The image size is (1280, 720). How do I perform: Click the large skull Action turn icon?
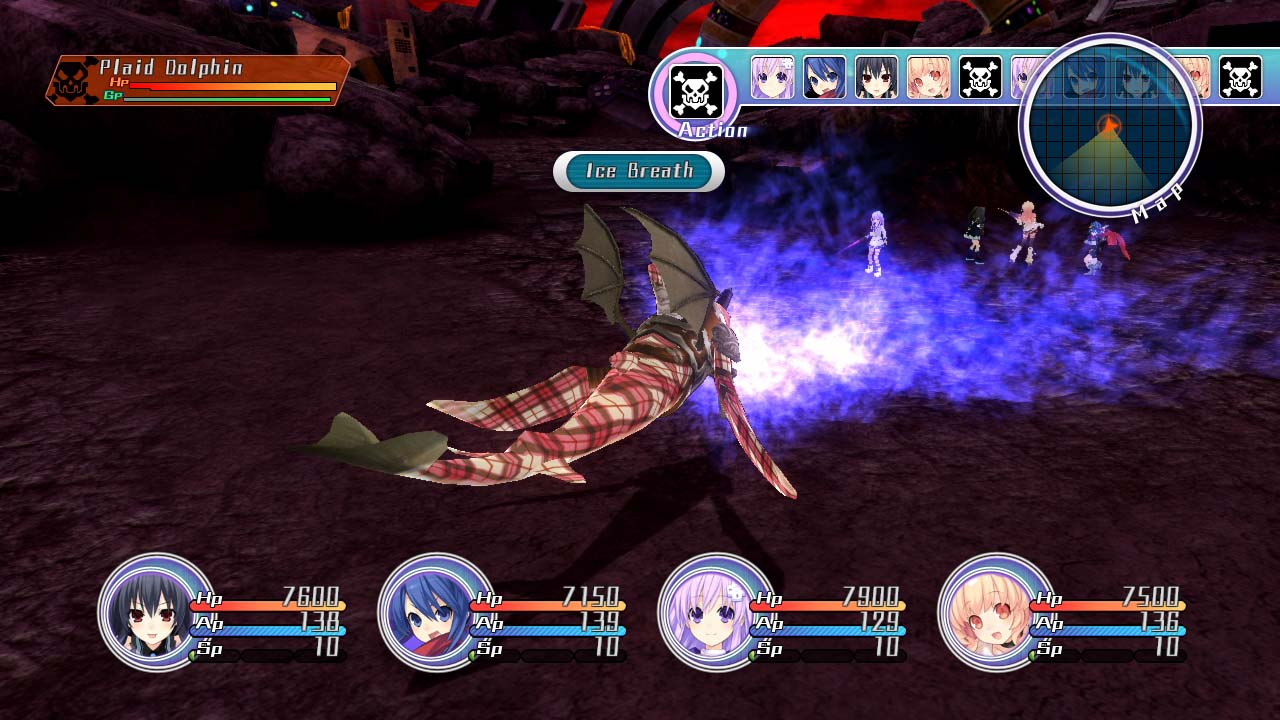tap(695, 92)
